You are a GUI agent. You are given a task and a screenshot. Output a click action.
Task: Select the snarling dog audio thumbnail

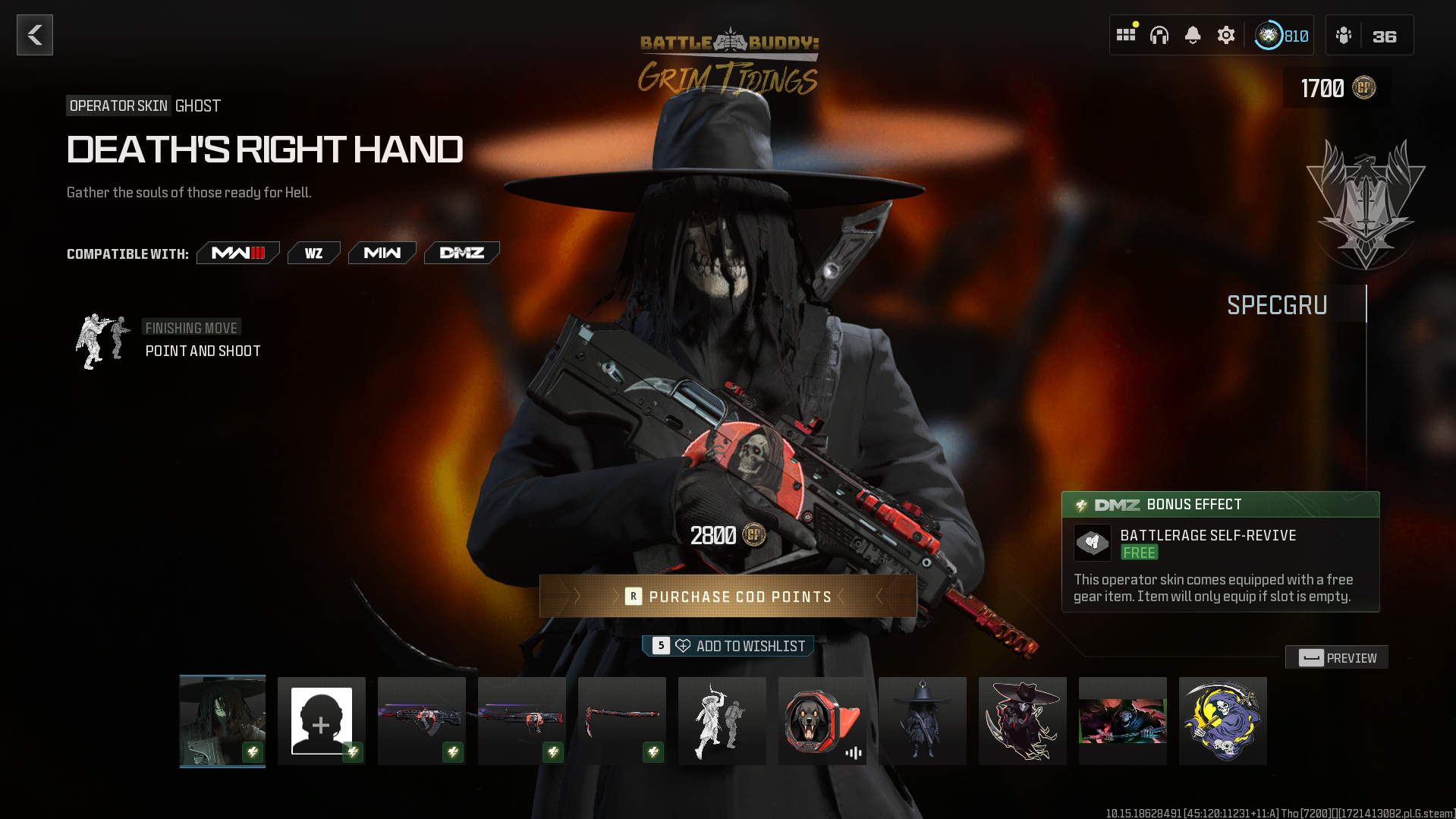(822, 721)
